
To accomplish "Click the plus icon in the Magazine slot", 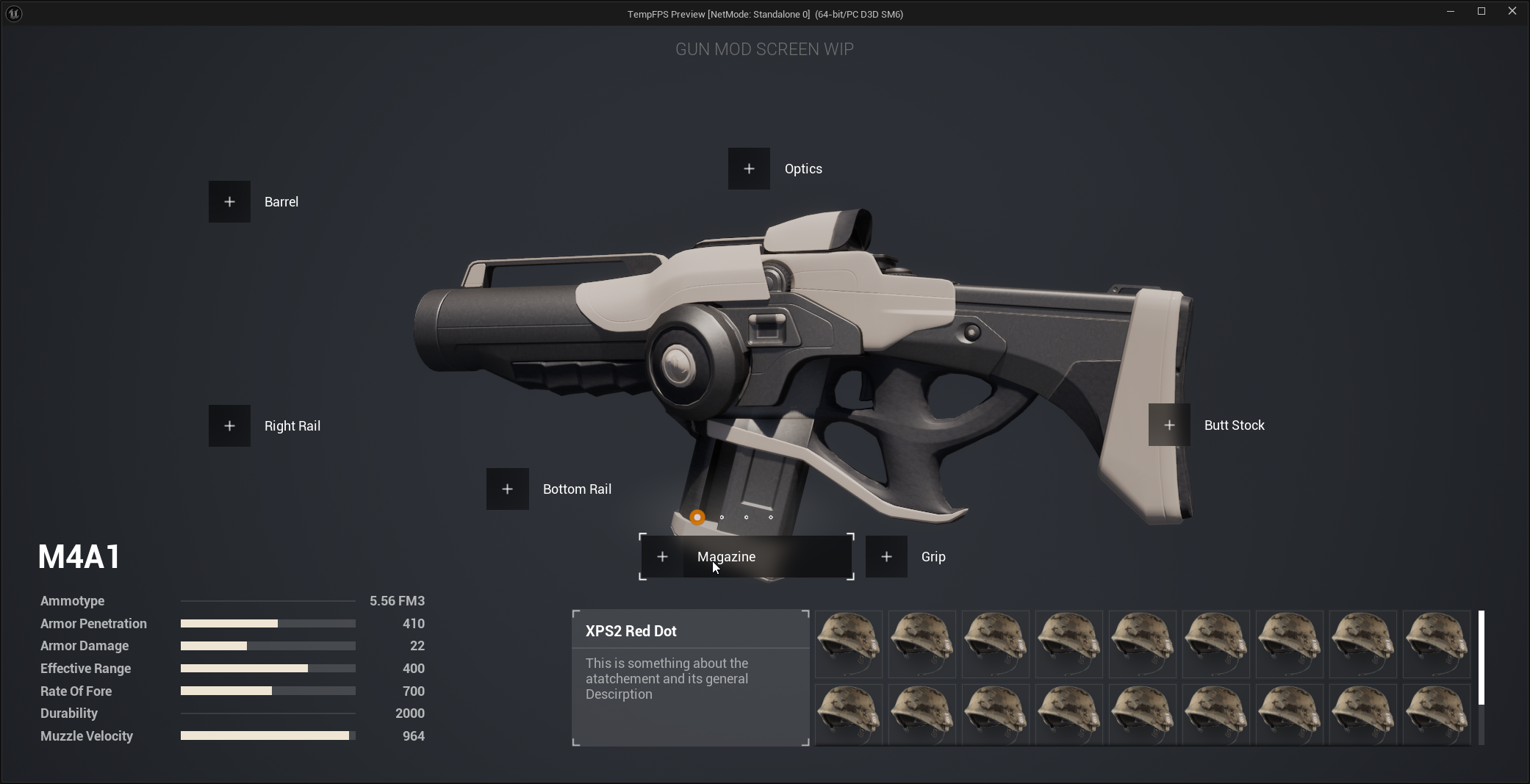I will [x=663, y=556].
